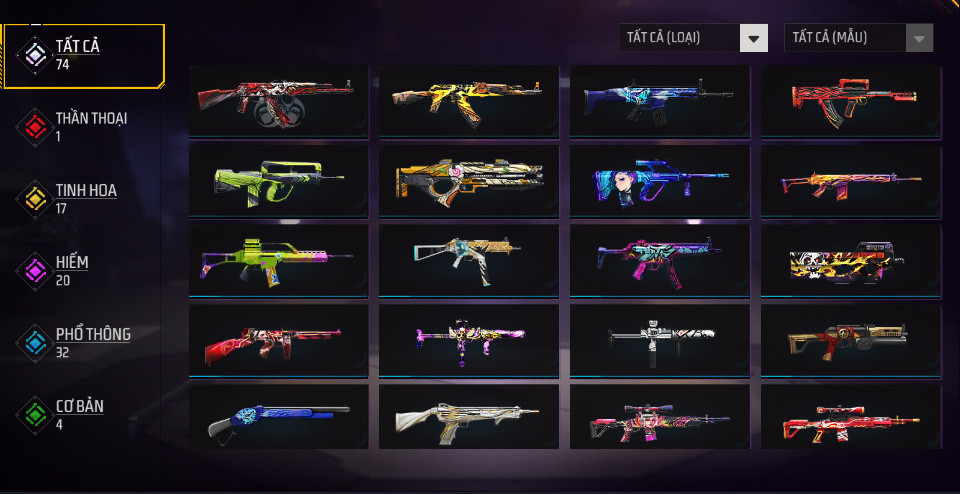This screenshot has height=494, width=960.
Task: Open the Tất Cả (Mẫu) dropdown
Action: click(858, 38)
